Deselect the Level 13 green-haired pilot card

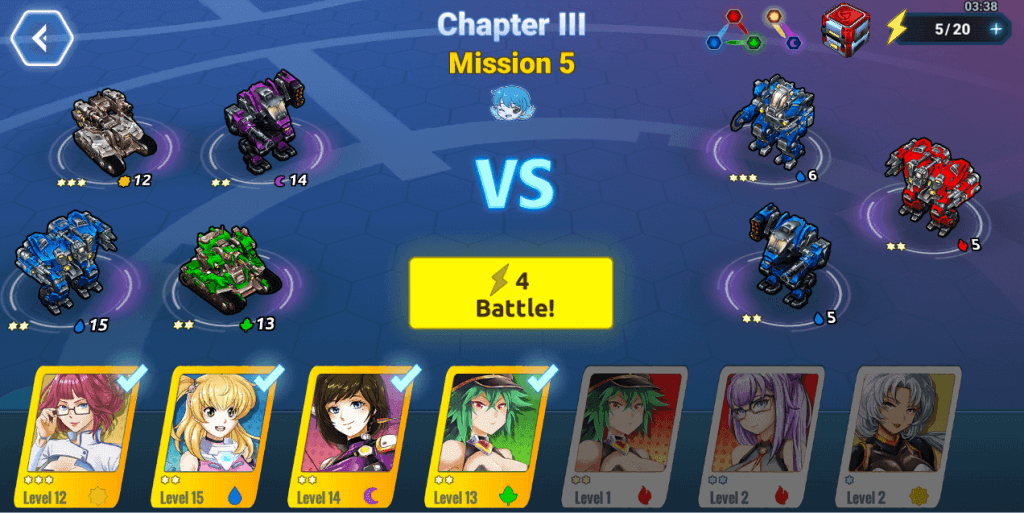pos(495,436)
